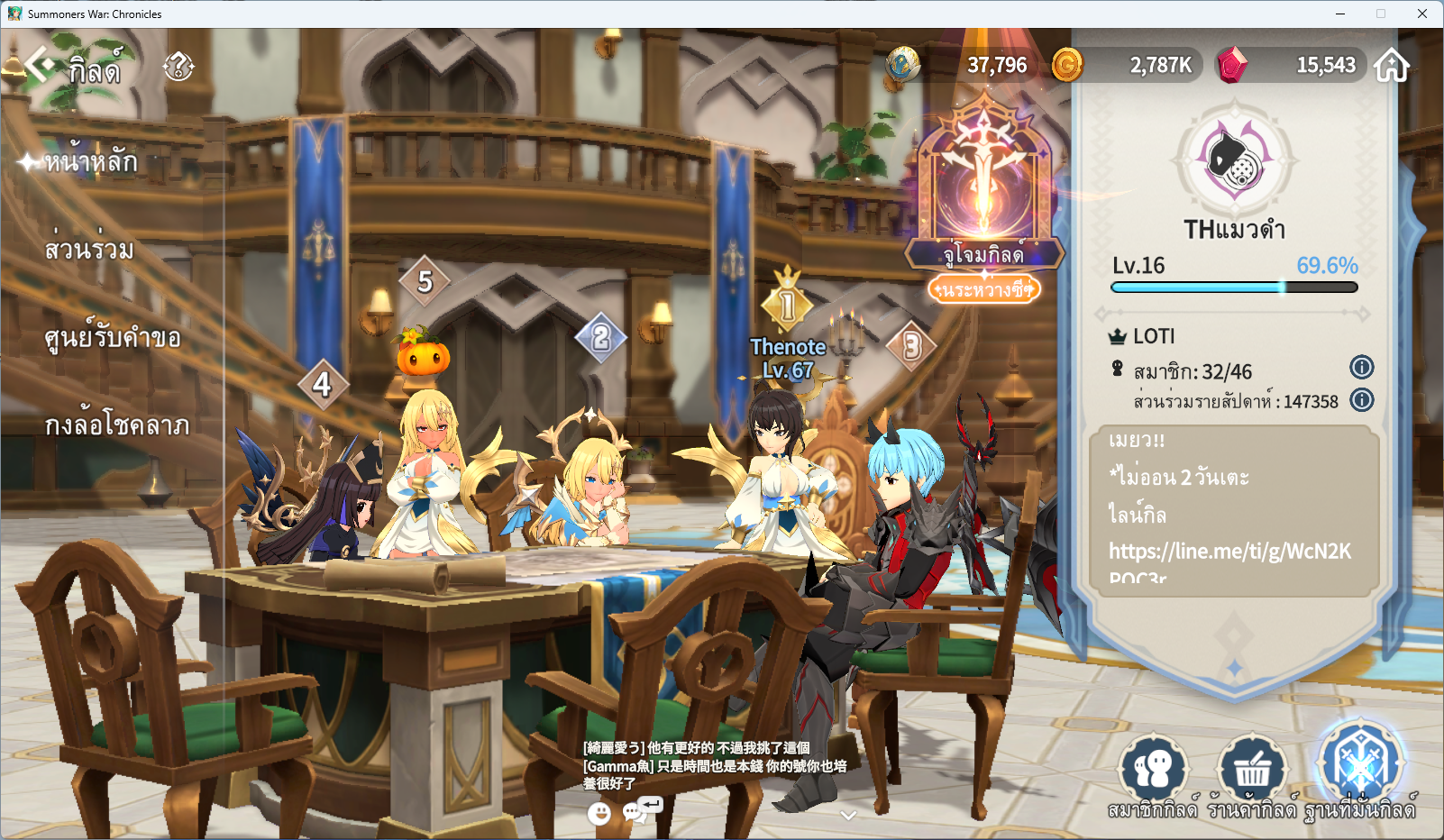
Task: Open the ศูนย์รับคำขอ tab
Action: pyautogui.click(x=113, y=338)
